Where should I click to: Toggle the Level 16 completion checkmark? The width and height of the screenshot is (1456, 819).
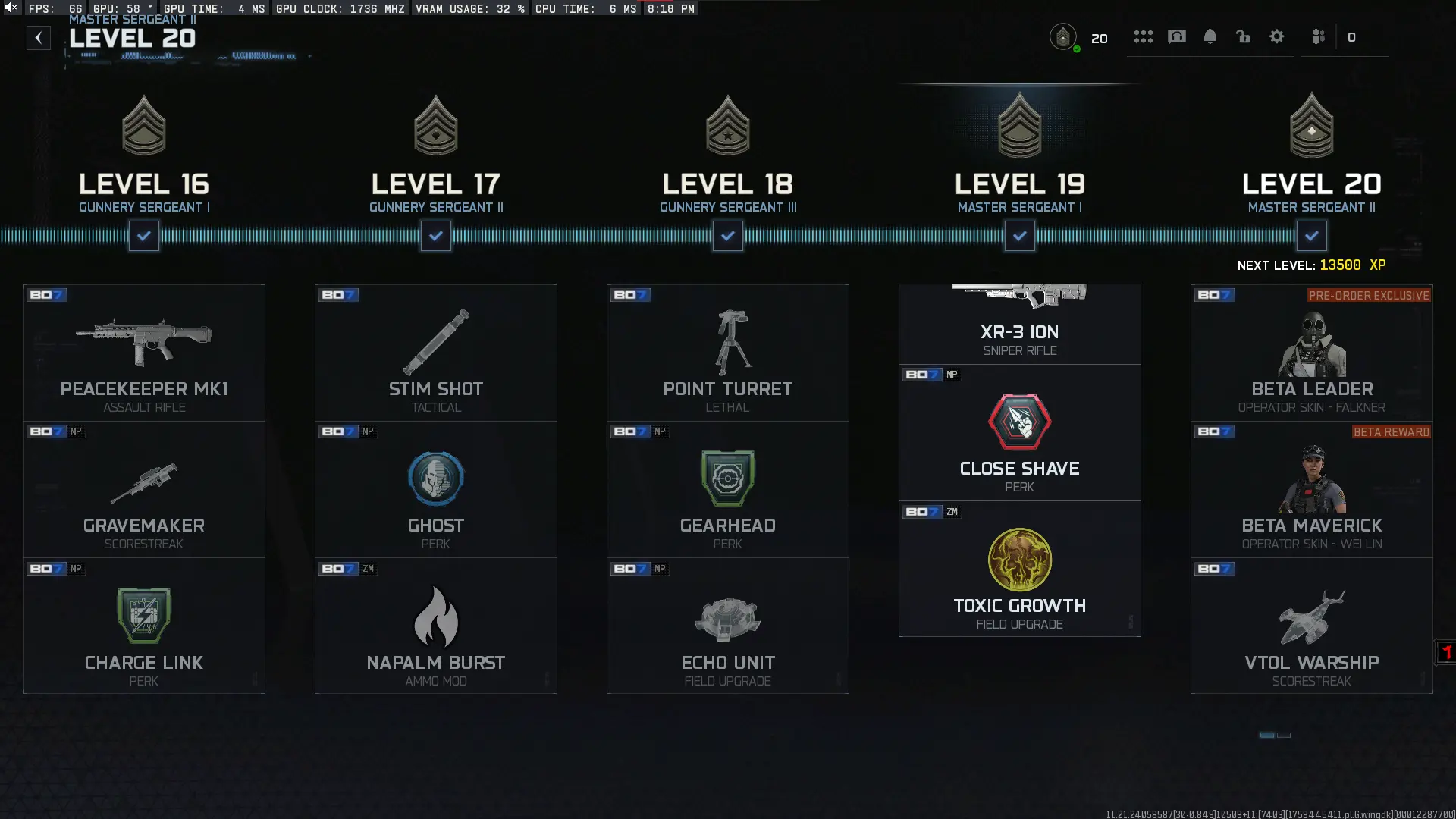point(143,236)
